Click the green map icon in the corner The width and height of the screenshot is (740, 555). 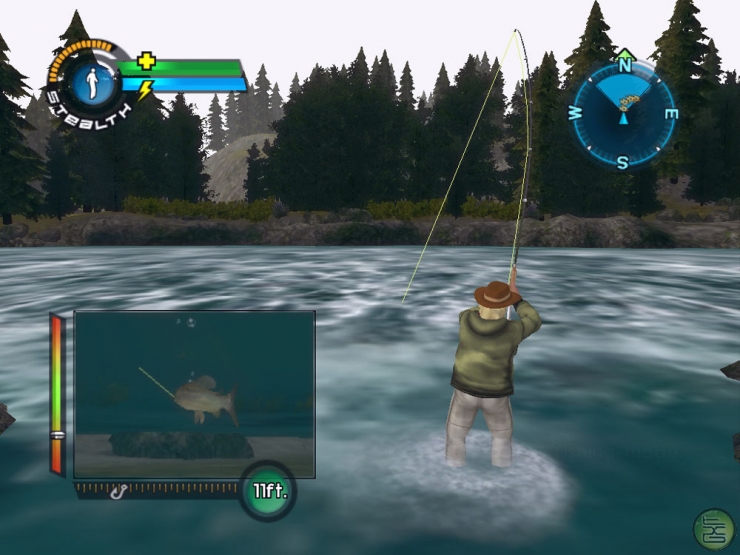pyautogui.click(x=713, y=530)
